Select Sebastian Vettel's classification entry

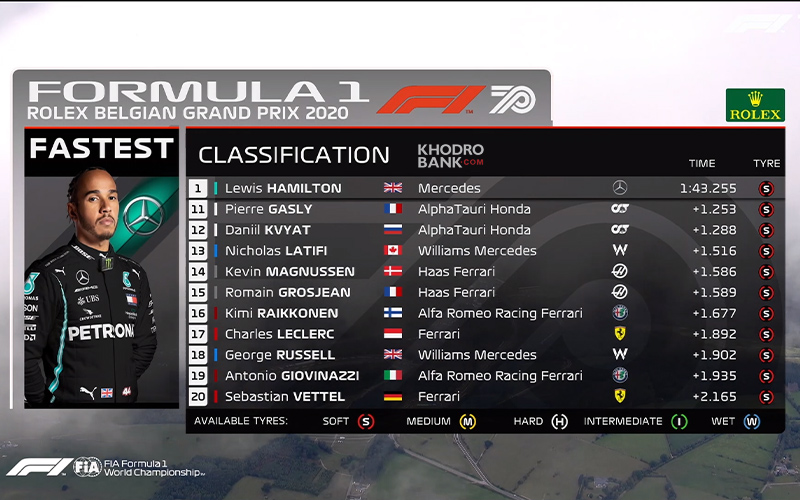[x=283, y=397]
